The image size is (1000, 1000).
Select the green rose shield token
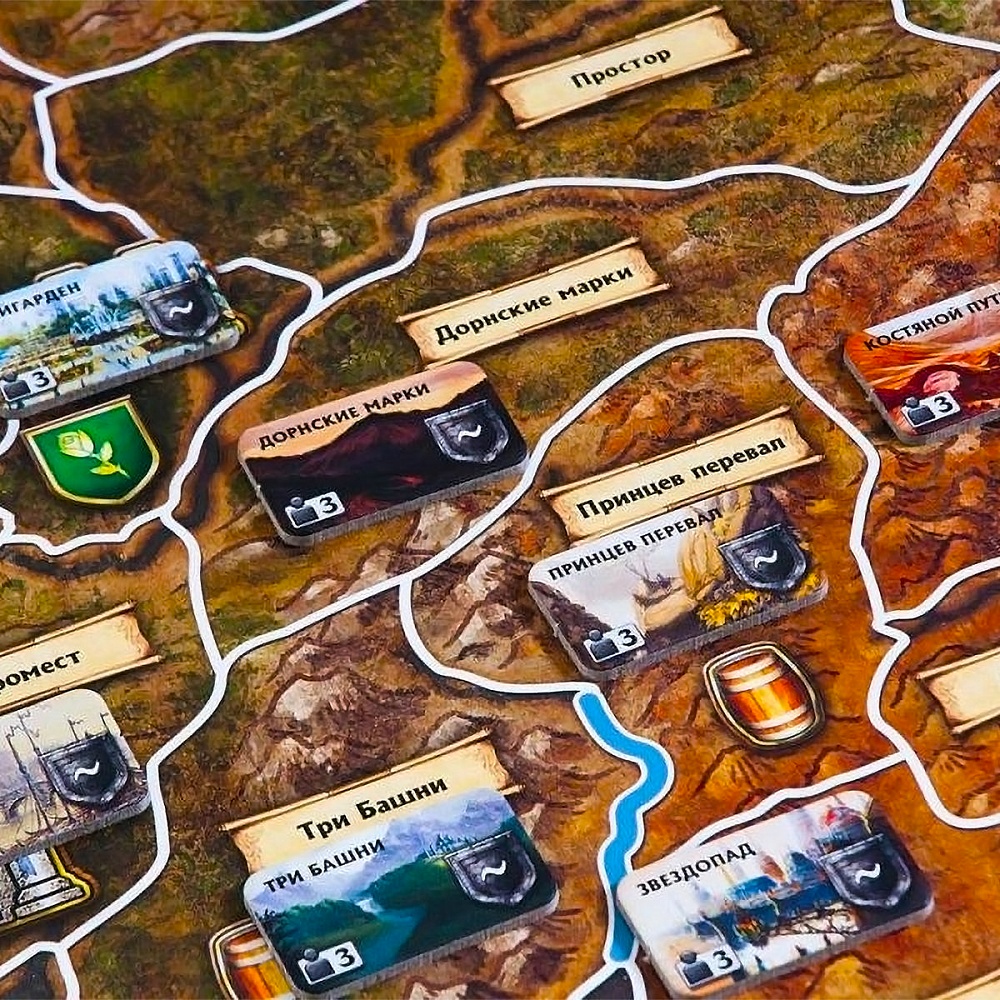91,450
